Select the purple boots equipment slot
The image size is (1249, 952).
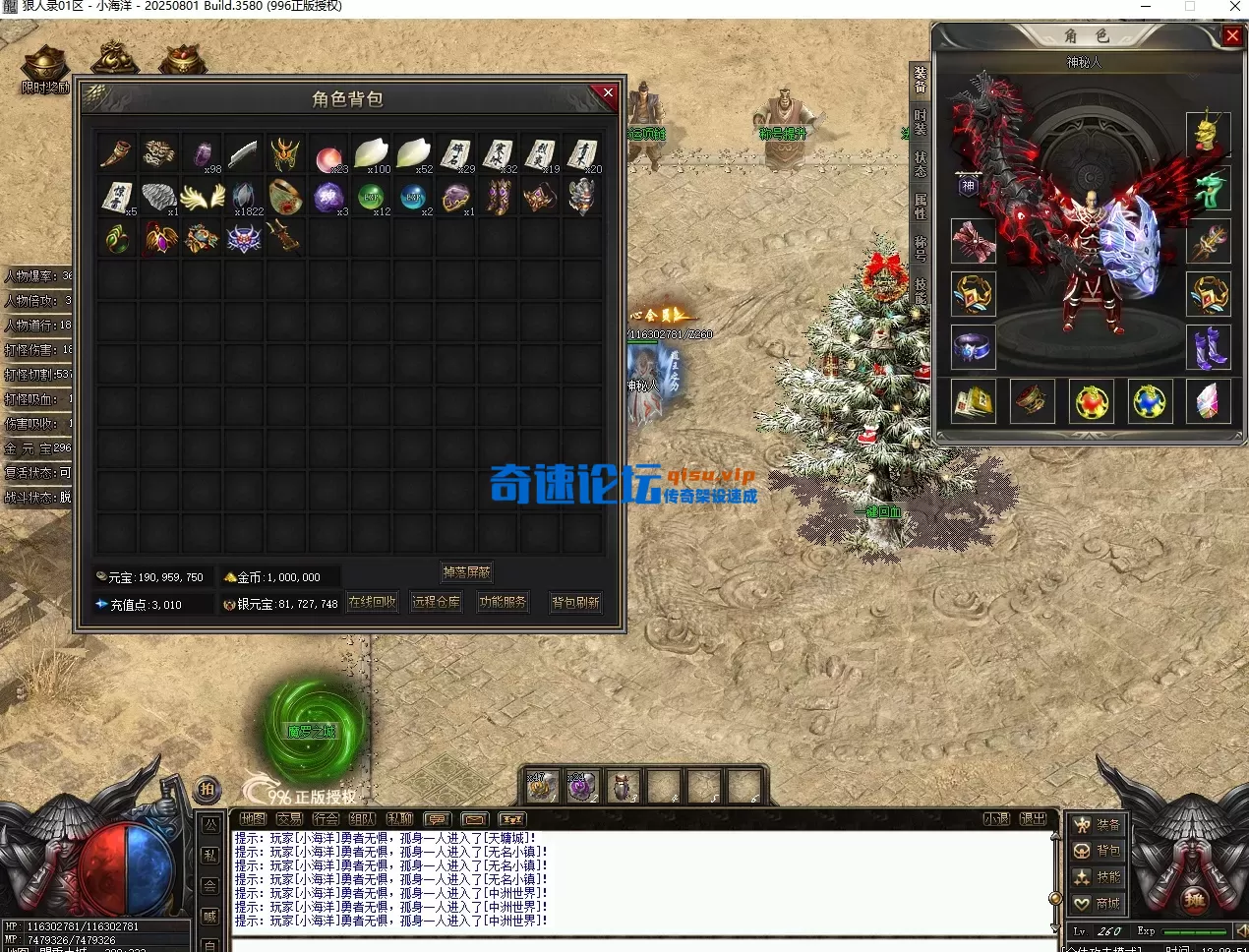point(1209,347)
